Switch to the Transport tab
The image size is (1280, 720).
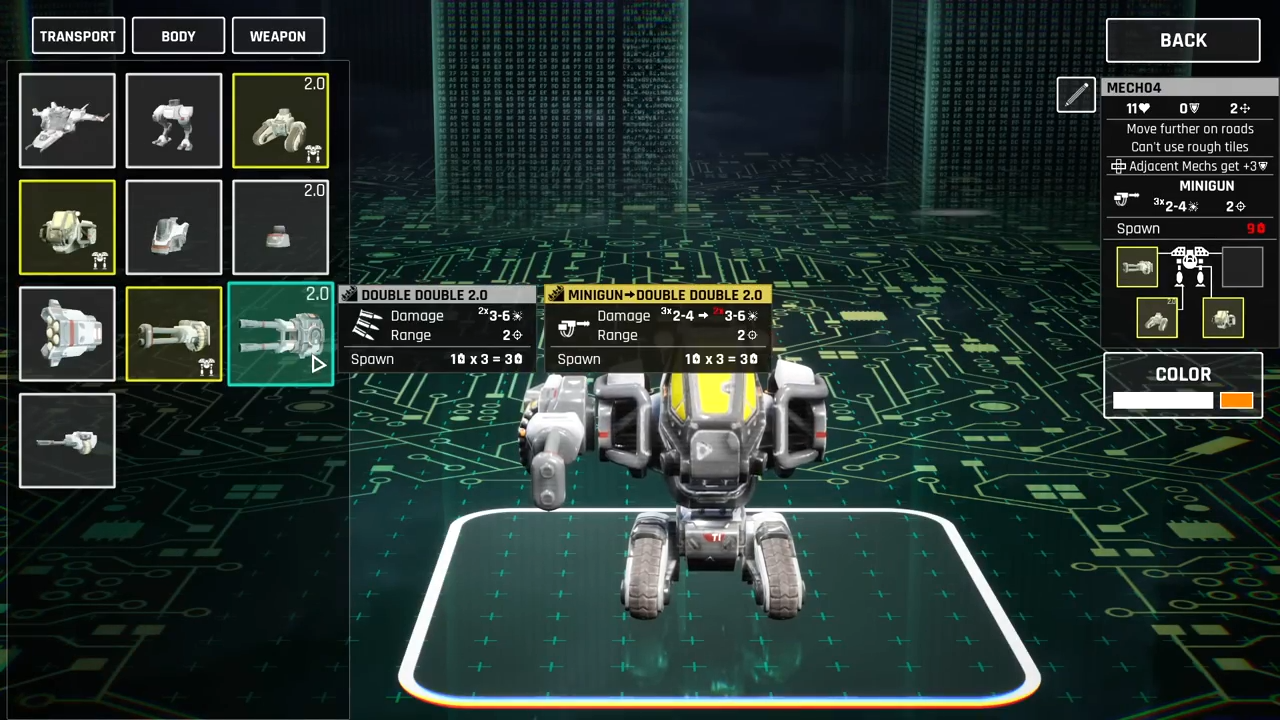[x=78, y=36]
